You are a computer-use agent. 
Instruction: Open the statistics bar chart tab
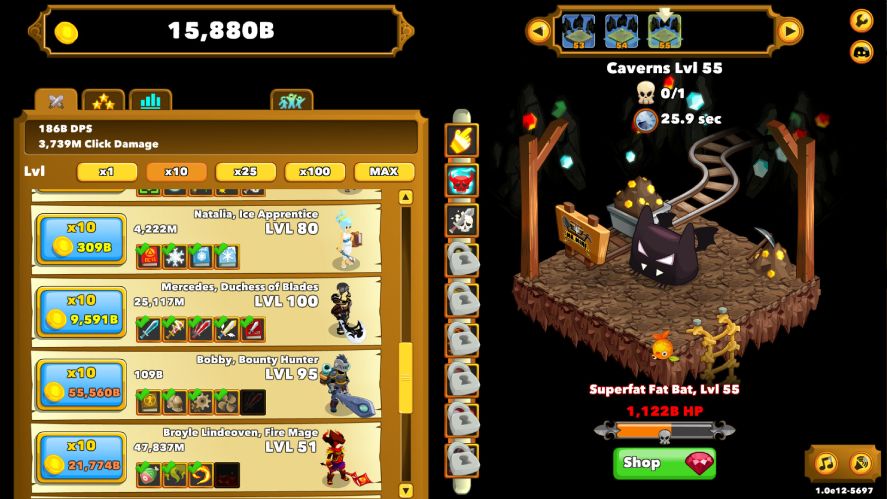(x=150, y=101)
